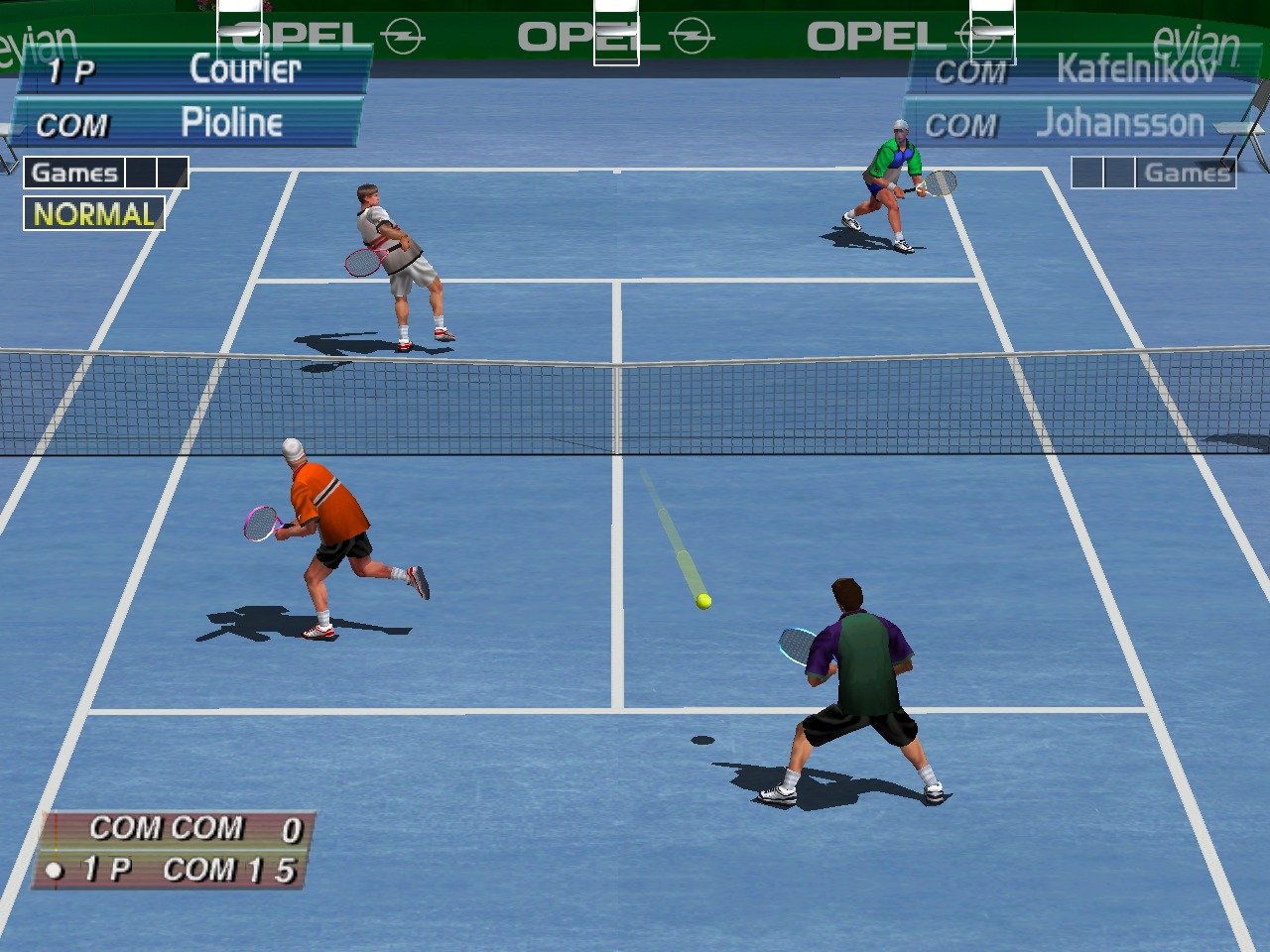The height and width of the screenshot is (952, 1270).
Task: Click the NORMAL difficulty label
Action: 94,214
